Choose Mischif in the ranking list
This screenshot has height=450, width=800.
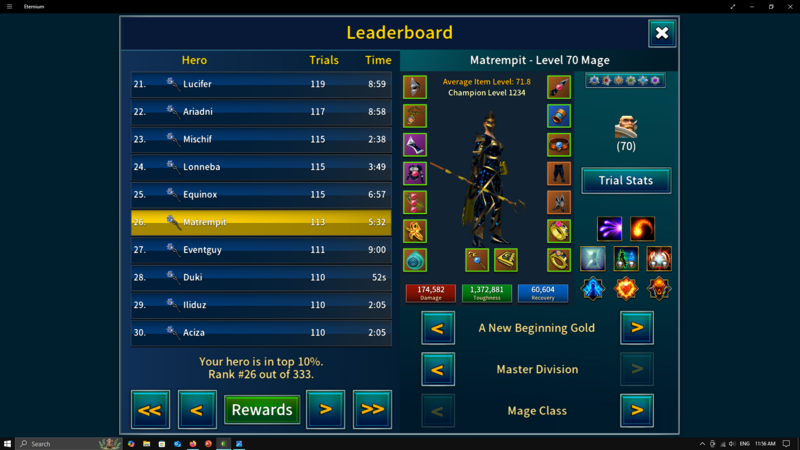click(261, 139)
